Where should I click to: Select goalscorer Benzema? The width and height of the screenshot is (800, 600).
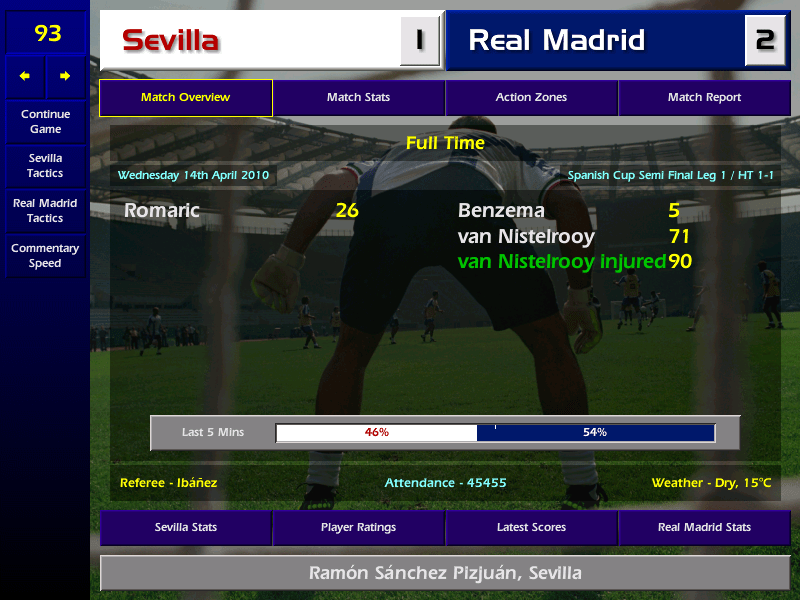coord(501,211)
